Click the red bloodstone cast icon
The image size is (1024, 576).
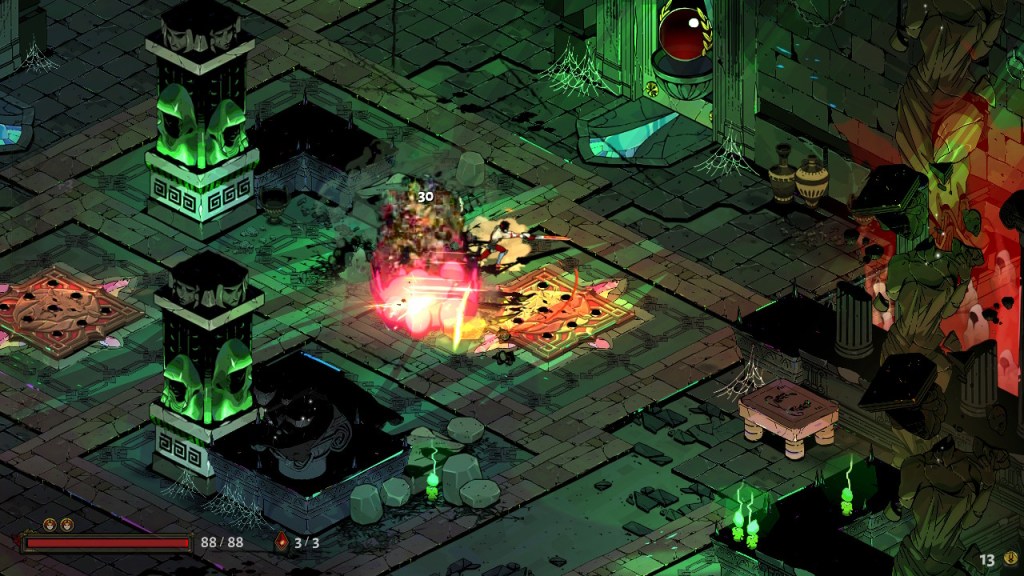282,543
